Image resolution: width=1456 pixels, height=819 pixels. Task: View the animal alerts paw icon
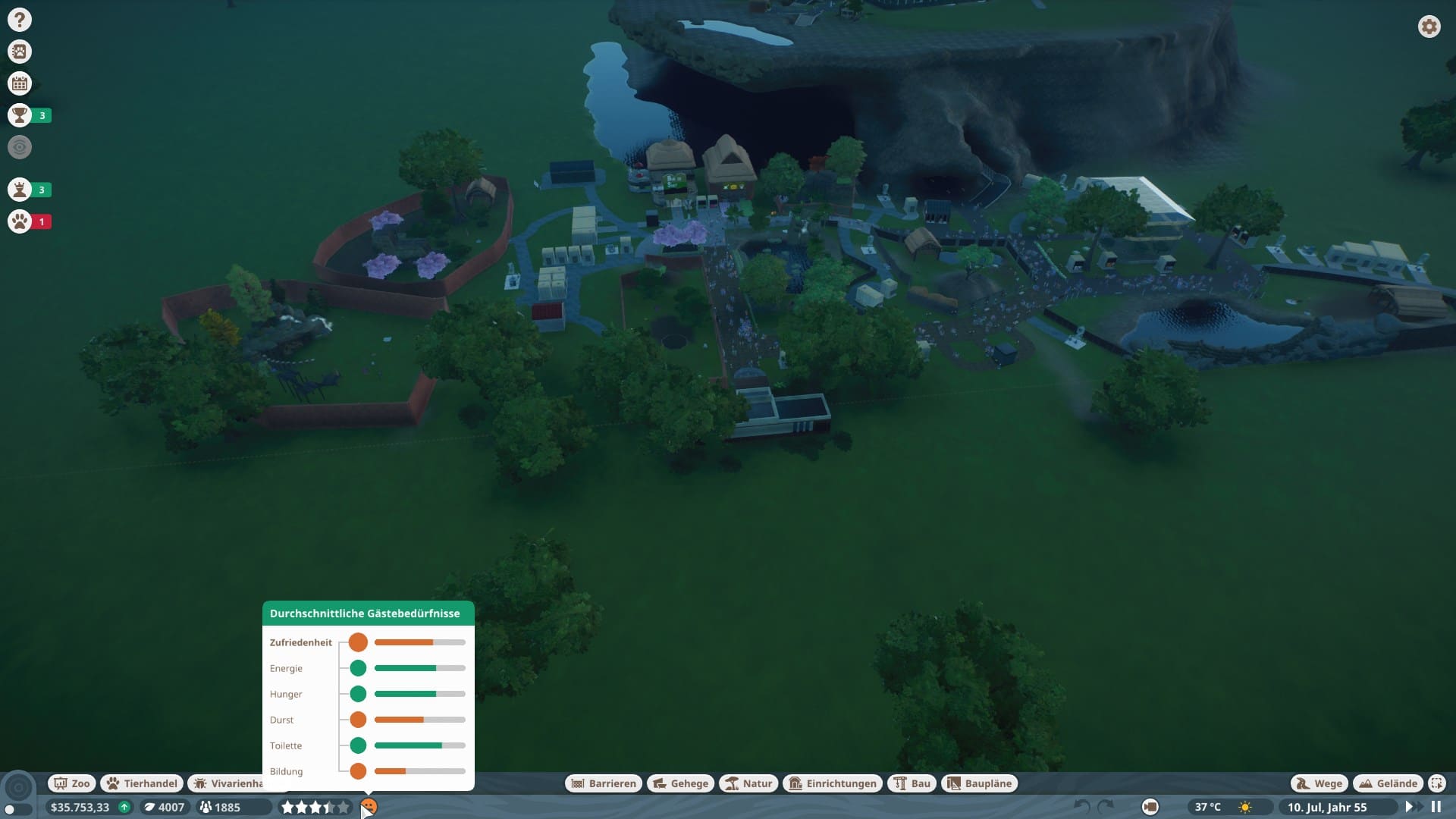coord(20,221)
